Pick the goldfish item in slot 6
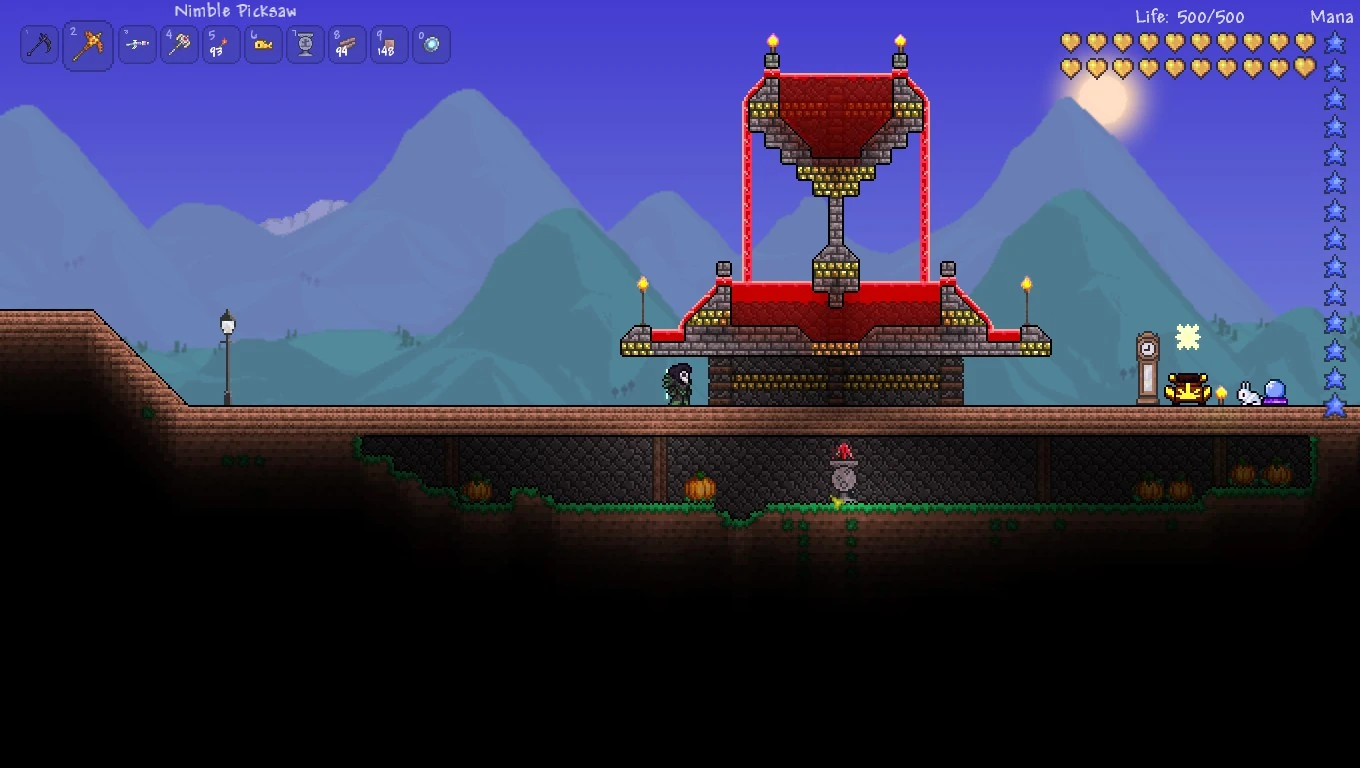 click(262, 44)
